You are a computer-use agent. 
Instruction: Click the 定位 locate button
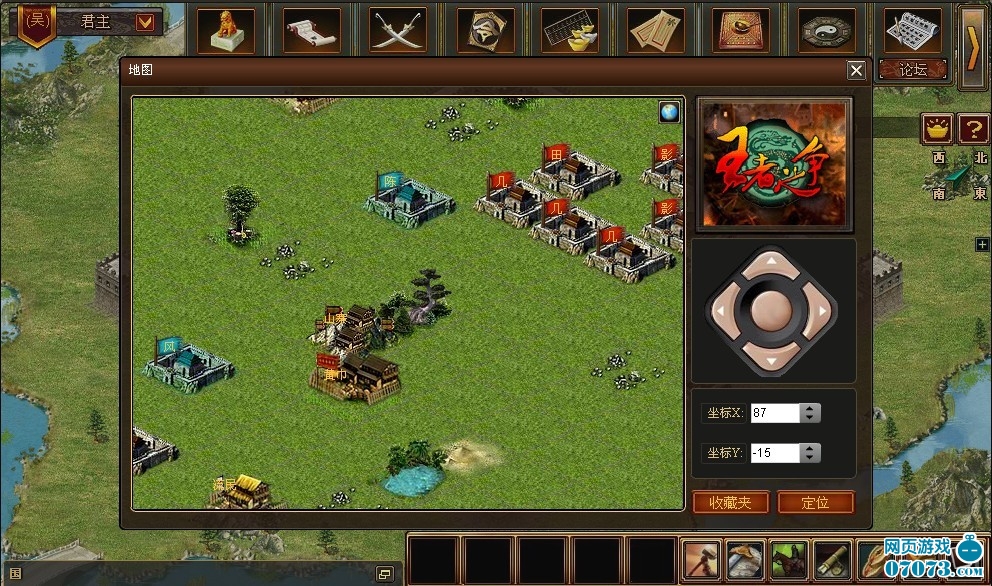click(x=816, y=502)
